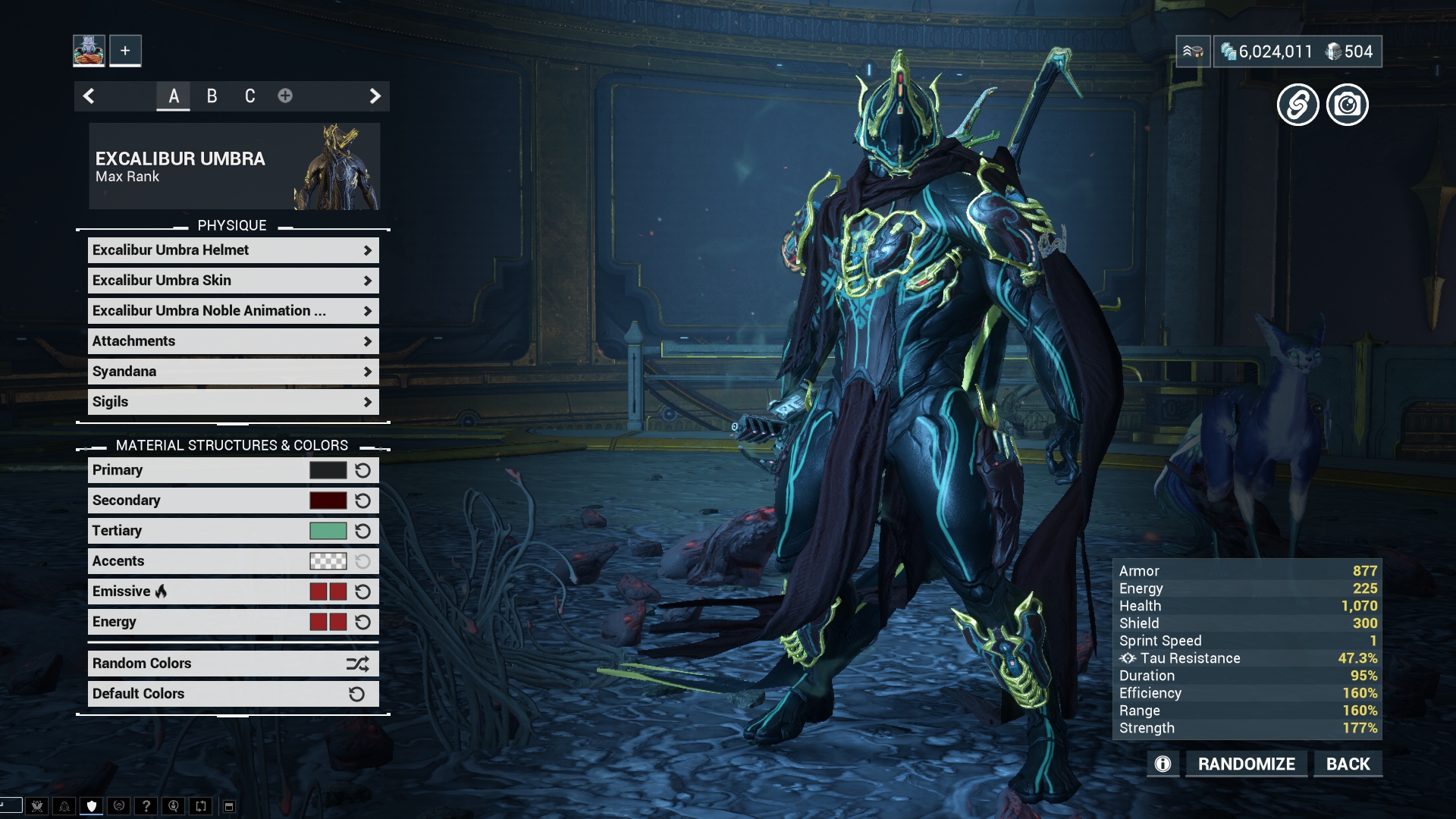Open the question mark help icon
The width and height of the screenshot is (1456, 819).
(146, 806)
